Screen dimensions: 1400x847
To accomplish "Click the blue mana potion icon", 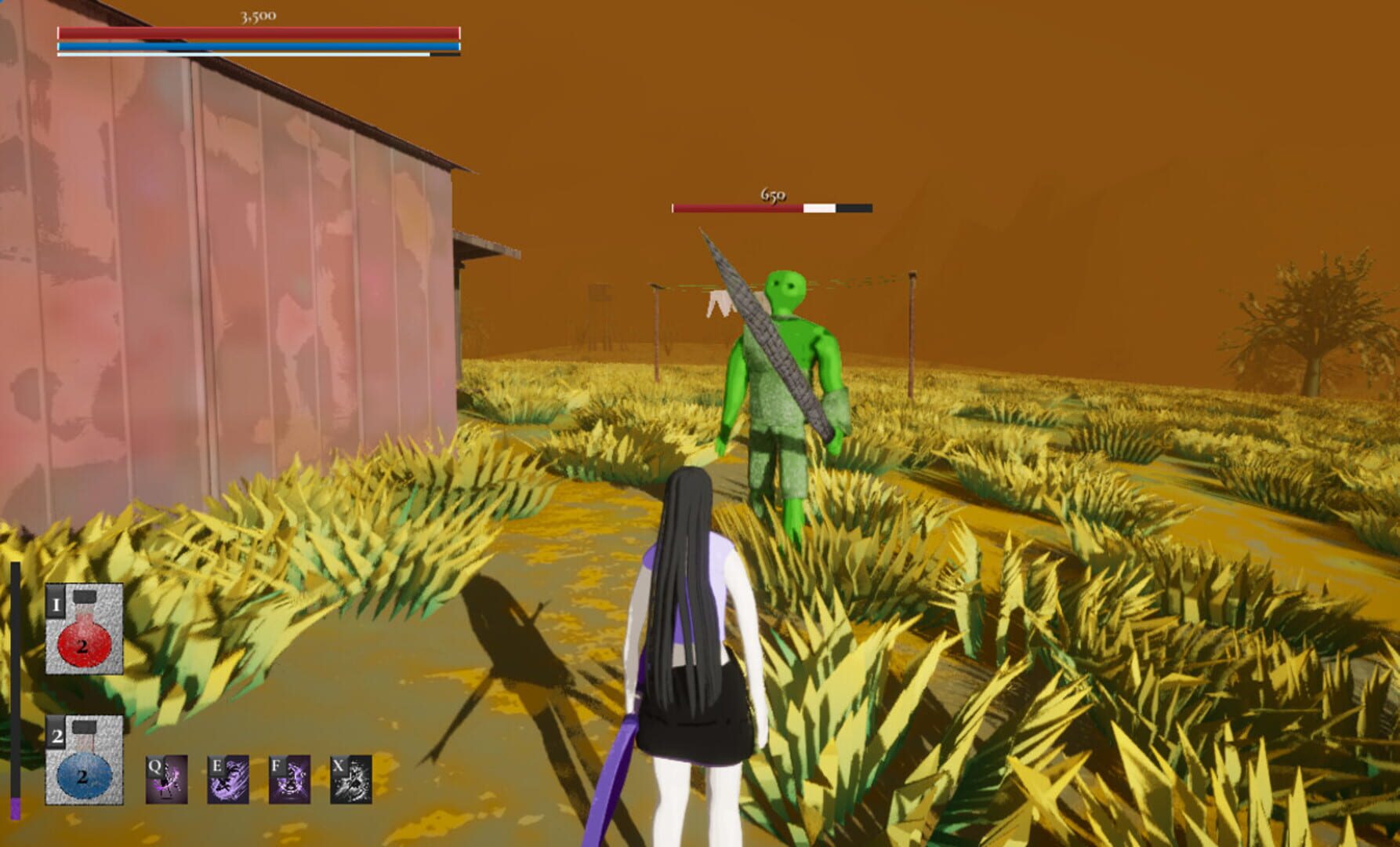I will 86,772.
